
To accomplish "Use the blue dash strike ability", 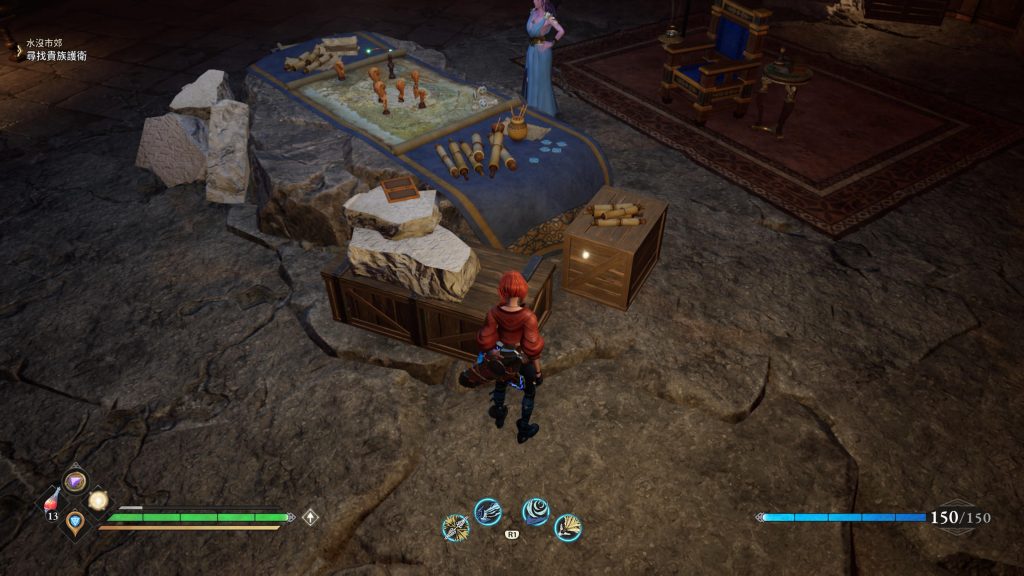I will pyautogui.click(x=487, y=512).
